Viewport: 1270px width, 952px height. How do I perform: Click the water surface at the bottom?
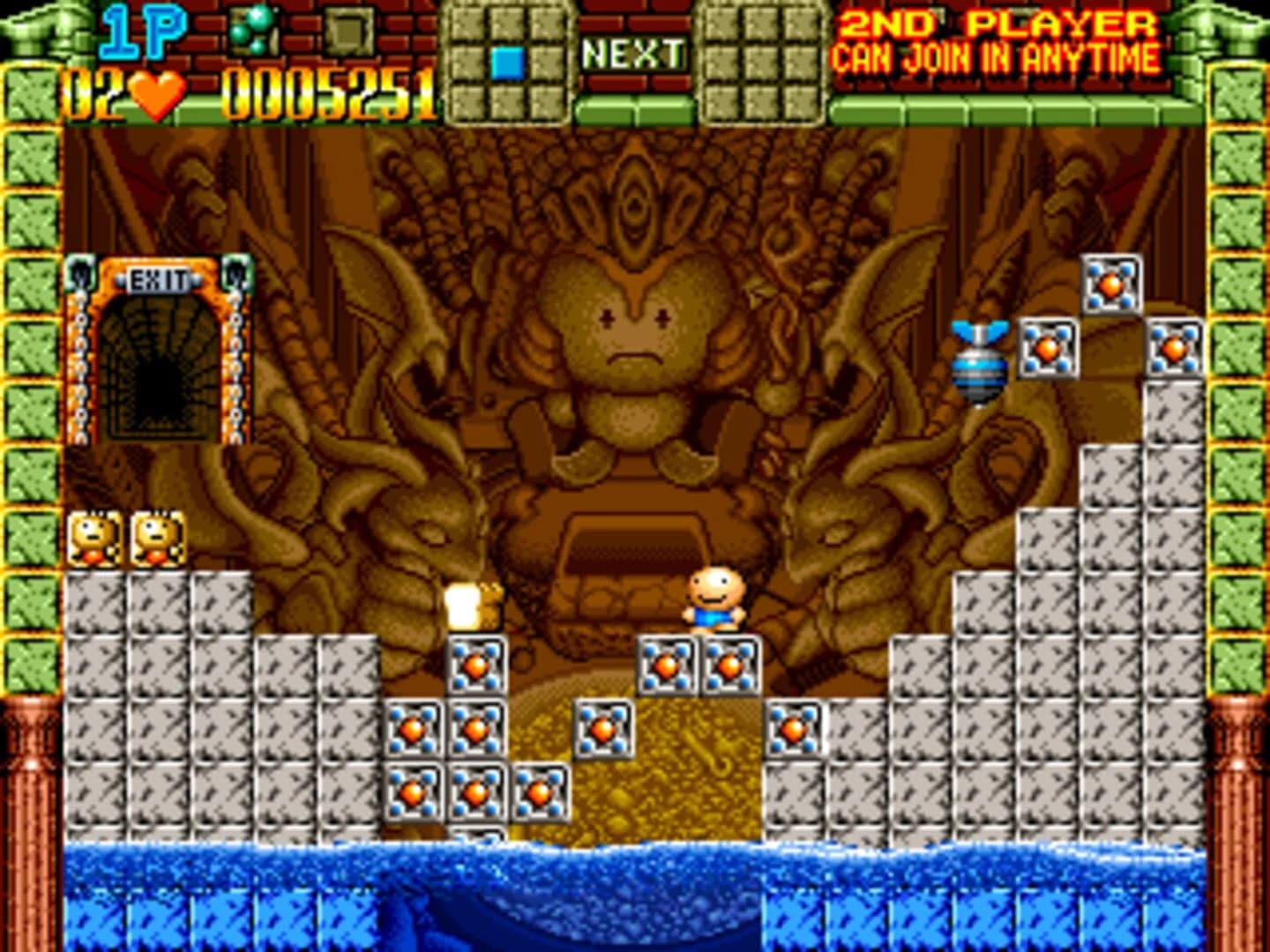[617, 859]
